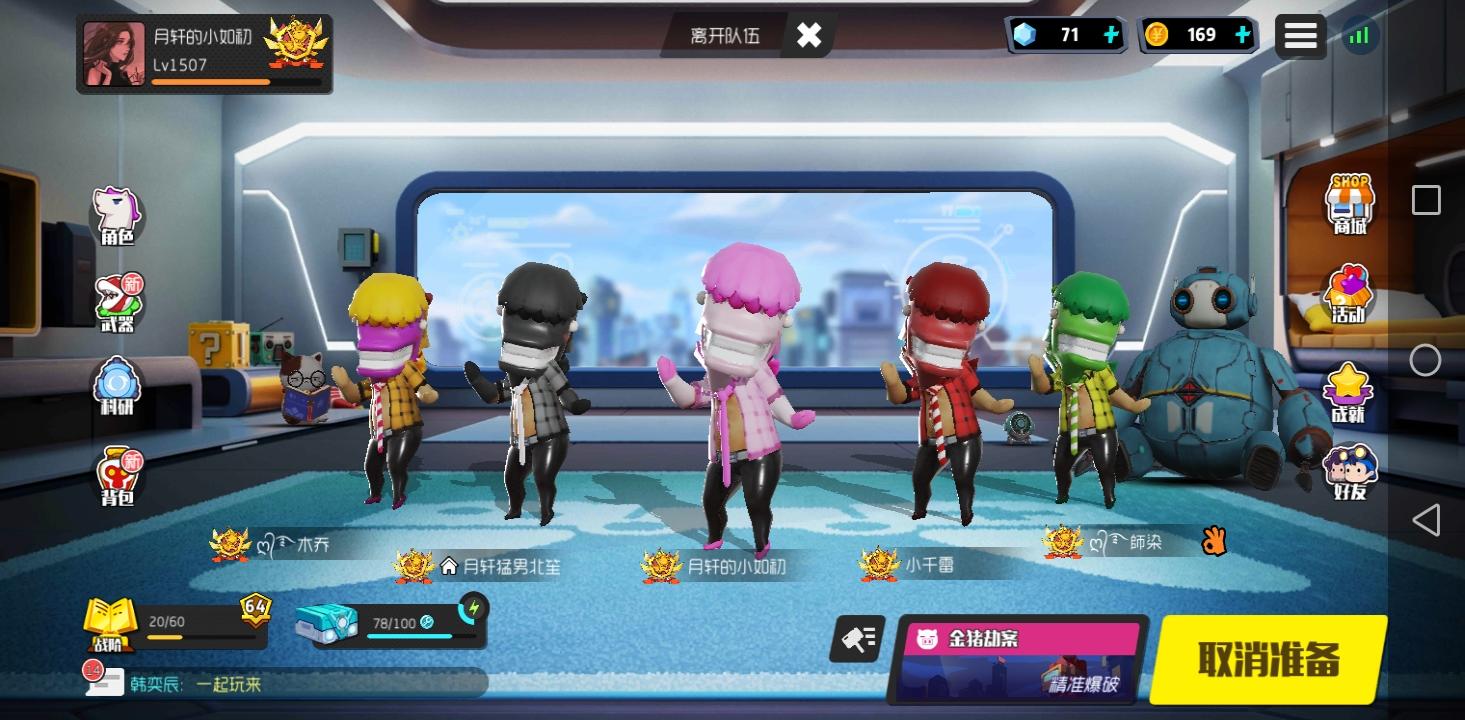Open the 角色 character panel

point(117,203)
